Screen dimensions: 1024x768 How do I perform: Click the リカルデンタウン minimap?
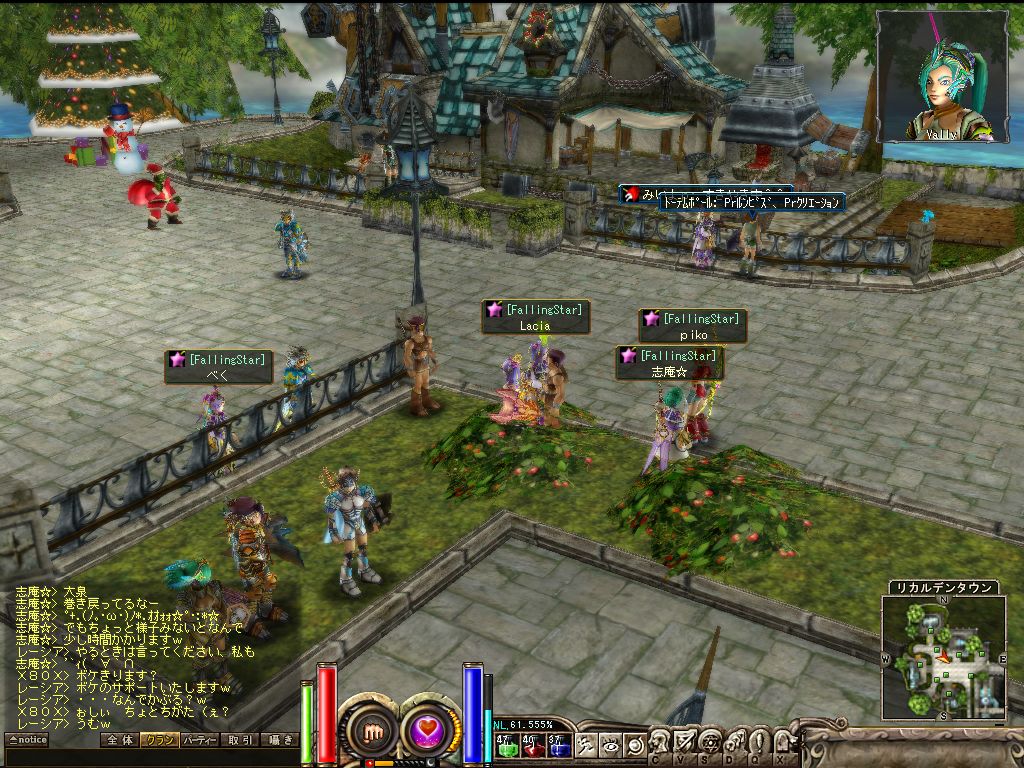pyautogui.click(x=943, y=657)
